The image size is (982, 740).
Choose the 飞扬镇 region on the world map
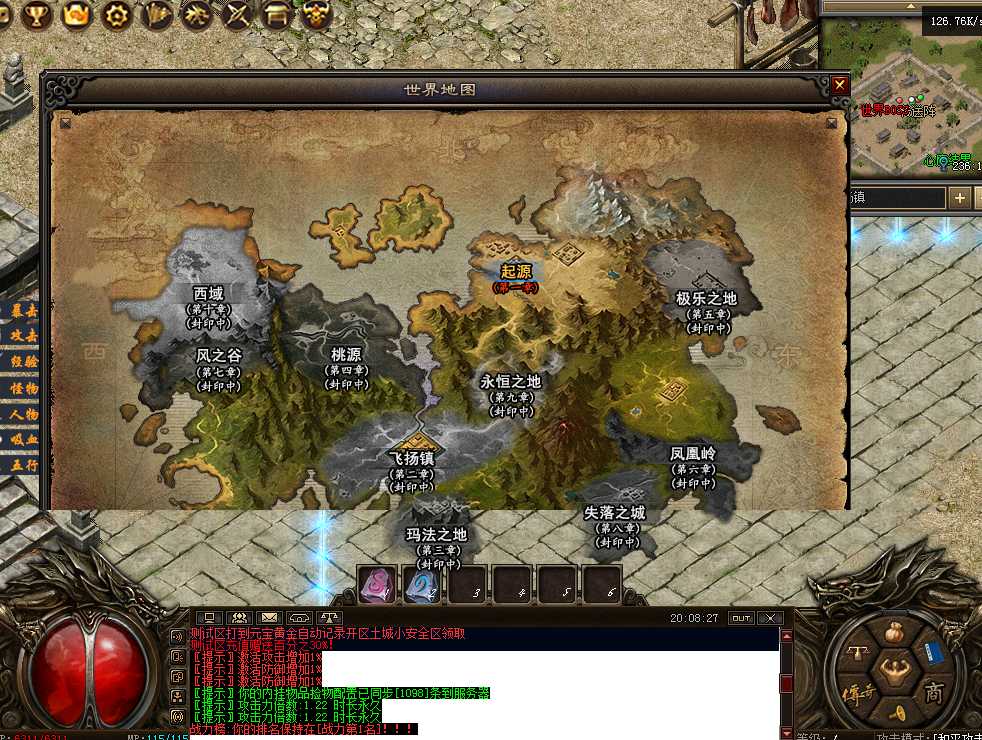tap(411, 459)
